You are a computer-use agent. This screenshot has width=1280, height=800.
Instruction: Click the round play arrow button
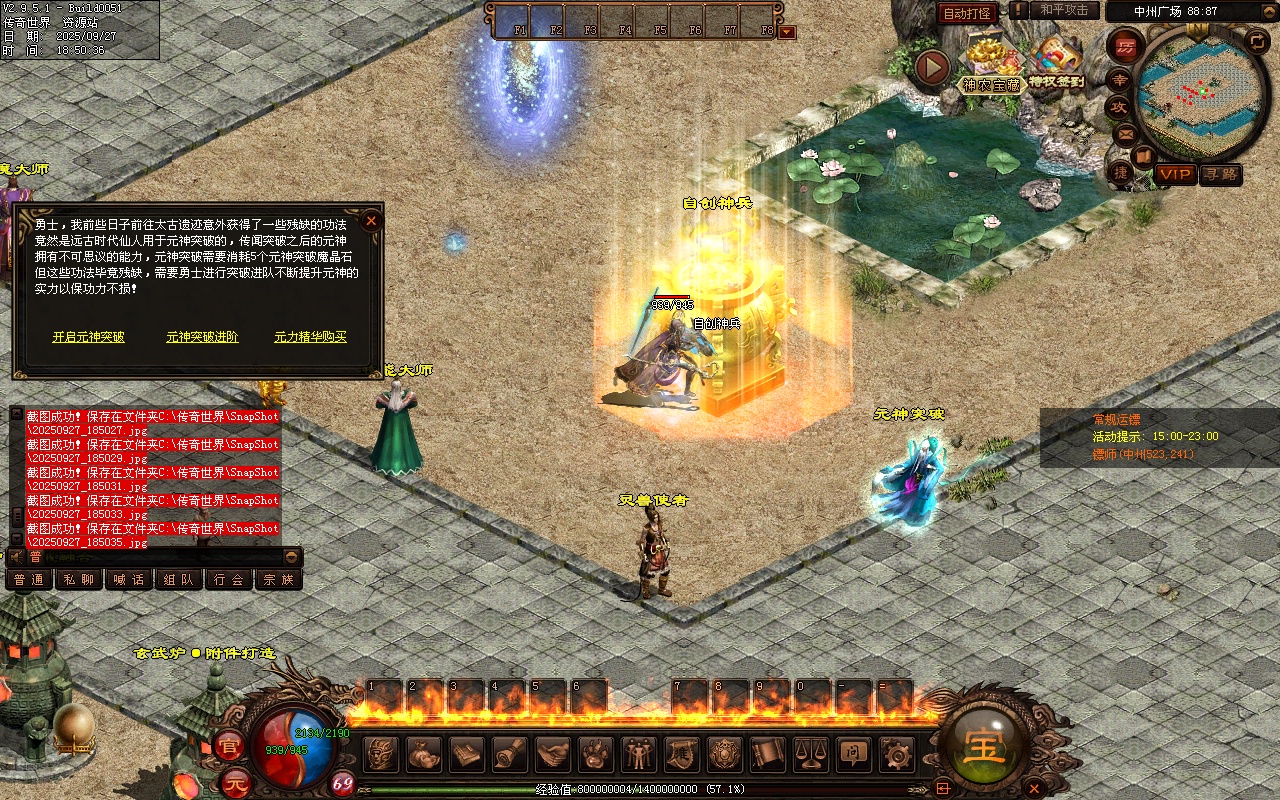932,68
